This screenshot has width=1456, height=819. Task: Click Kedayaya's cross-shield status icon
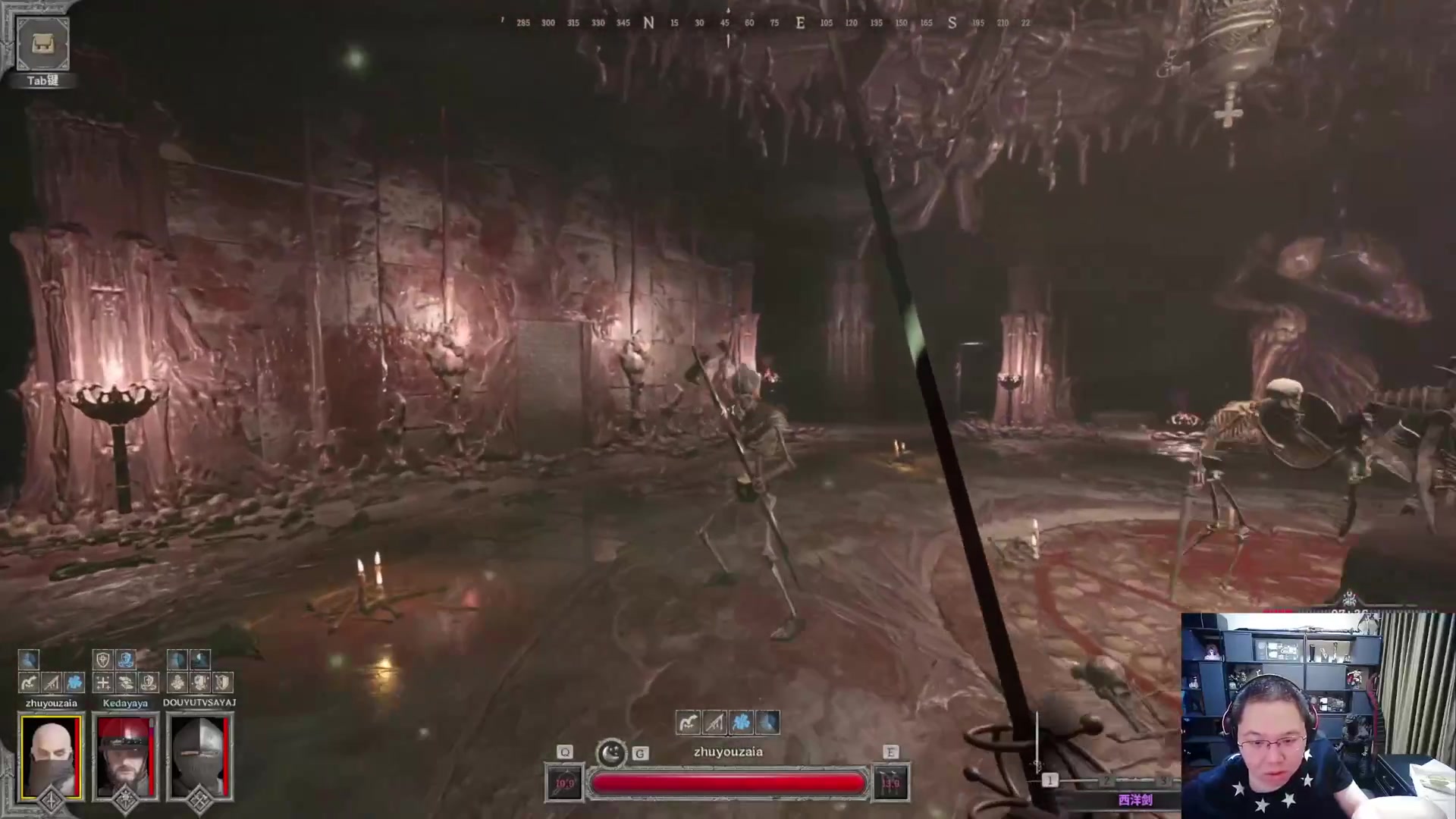click(103, 659)
